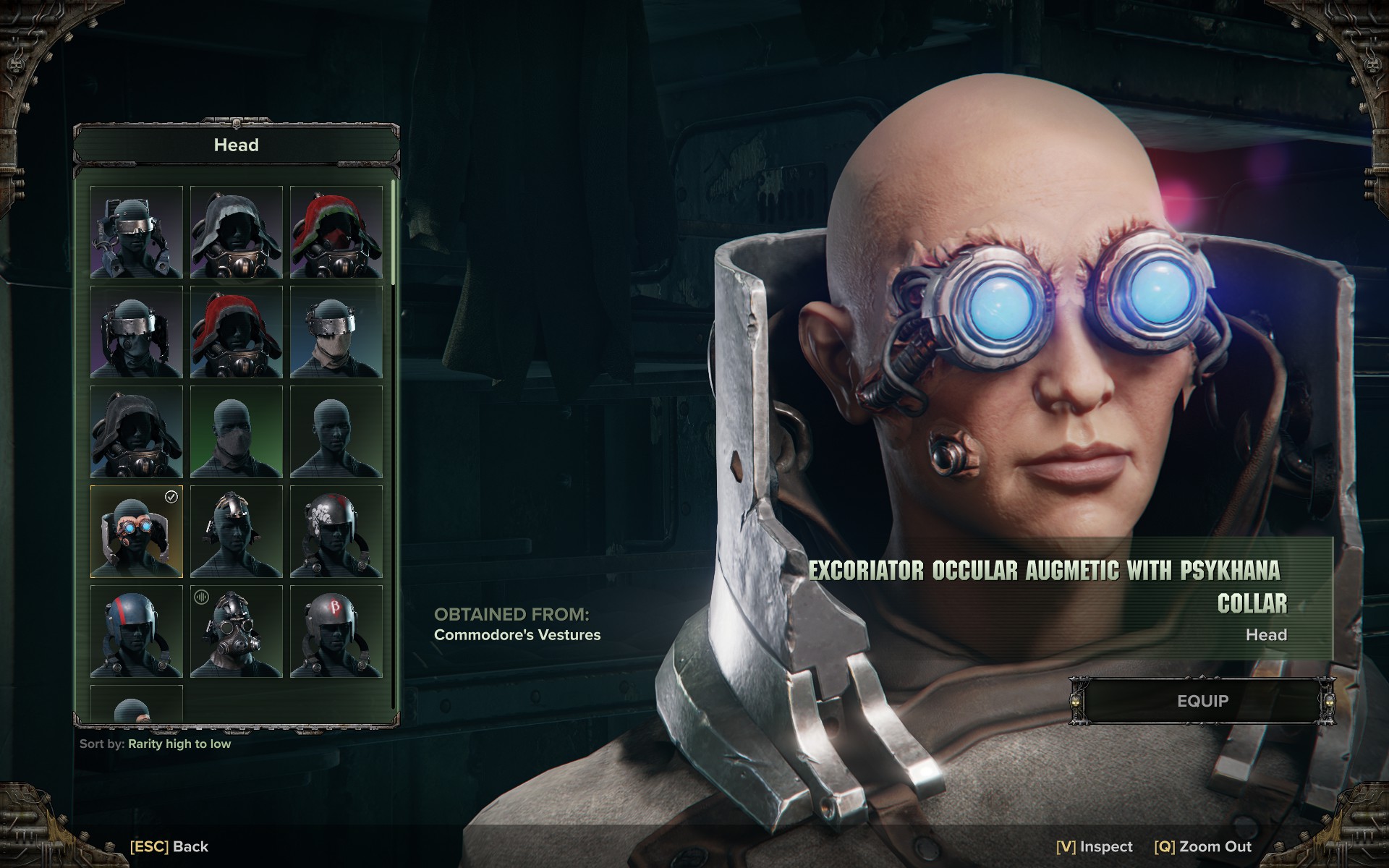Click the Zoom Out option
The width and height of the screenshot is (1389, 868).
[x=1203, y=846]
